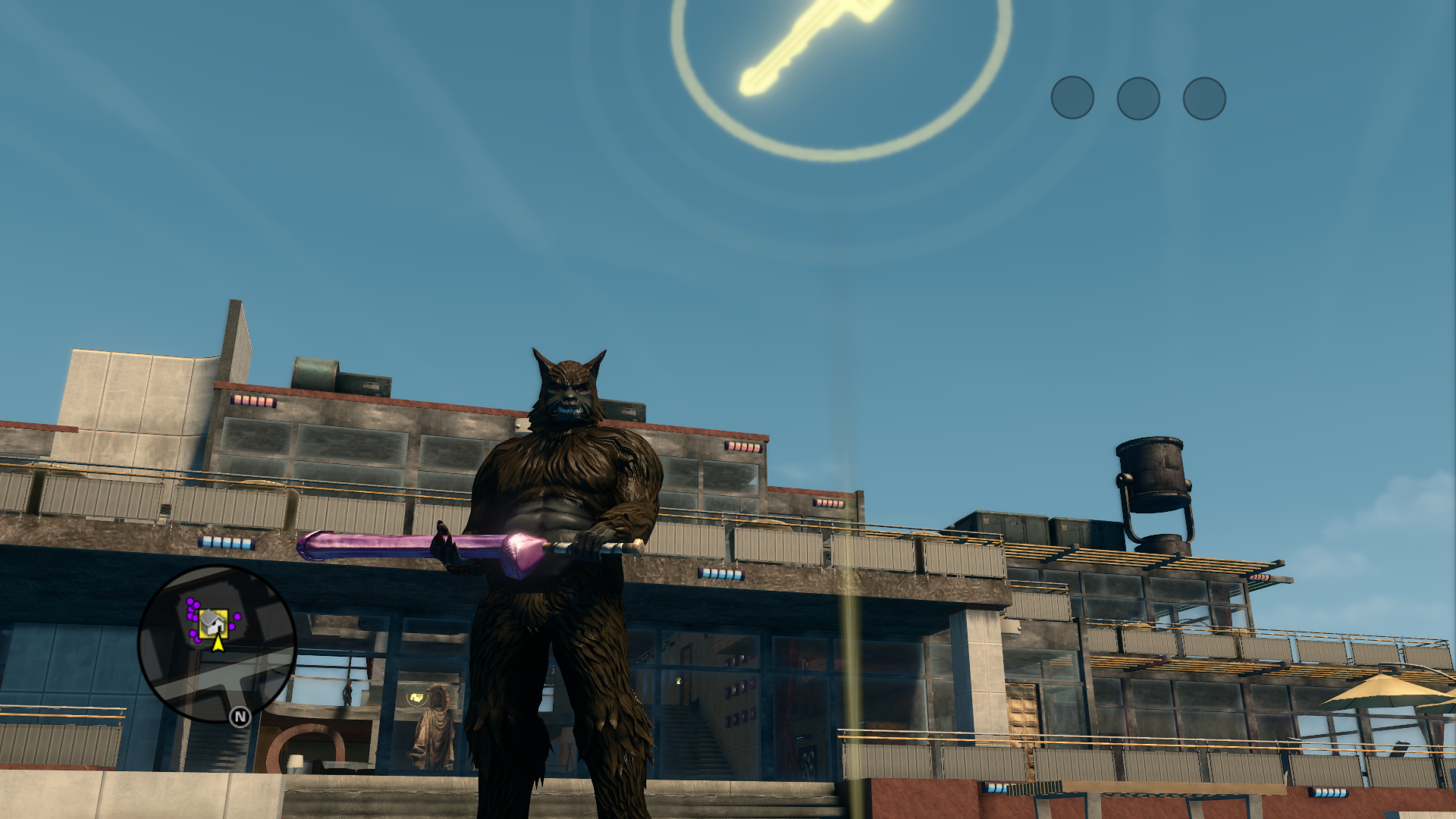
Task: Select the crib house marker on minimap
Action: 213,623
